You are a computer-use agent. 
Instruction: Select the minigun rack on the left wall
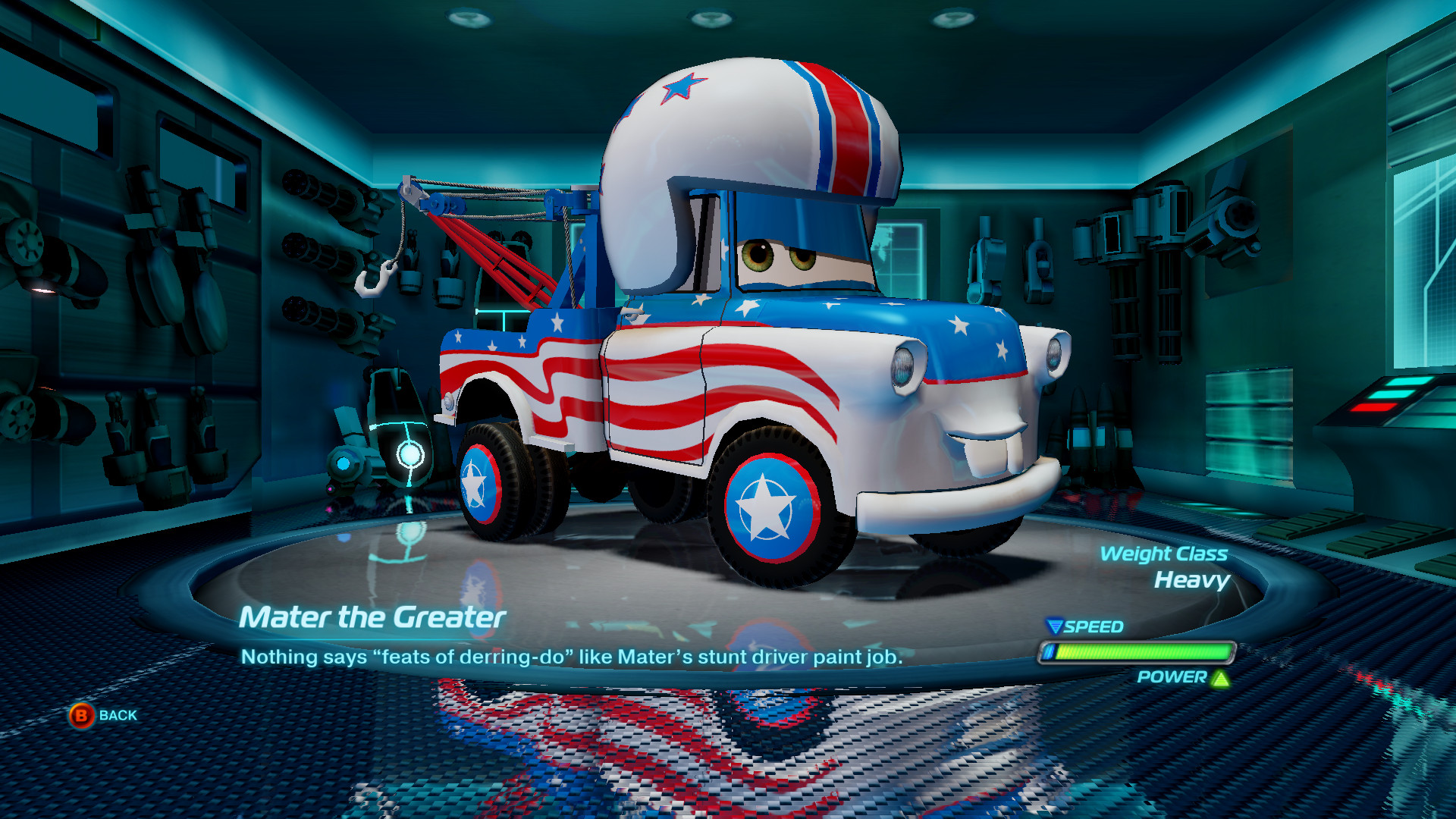pyautogui.click(x=318, y=250)
